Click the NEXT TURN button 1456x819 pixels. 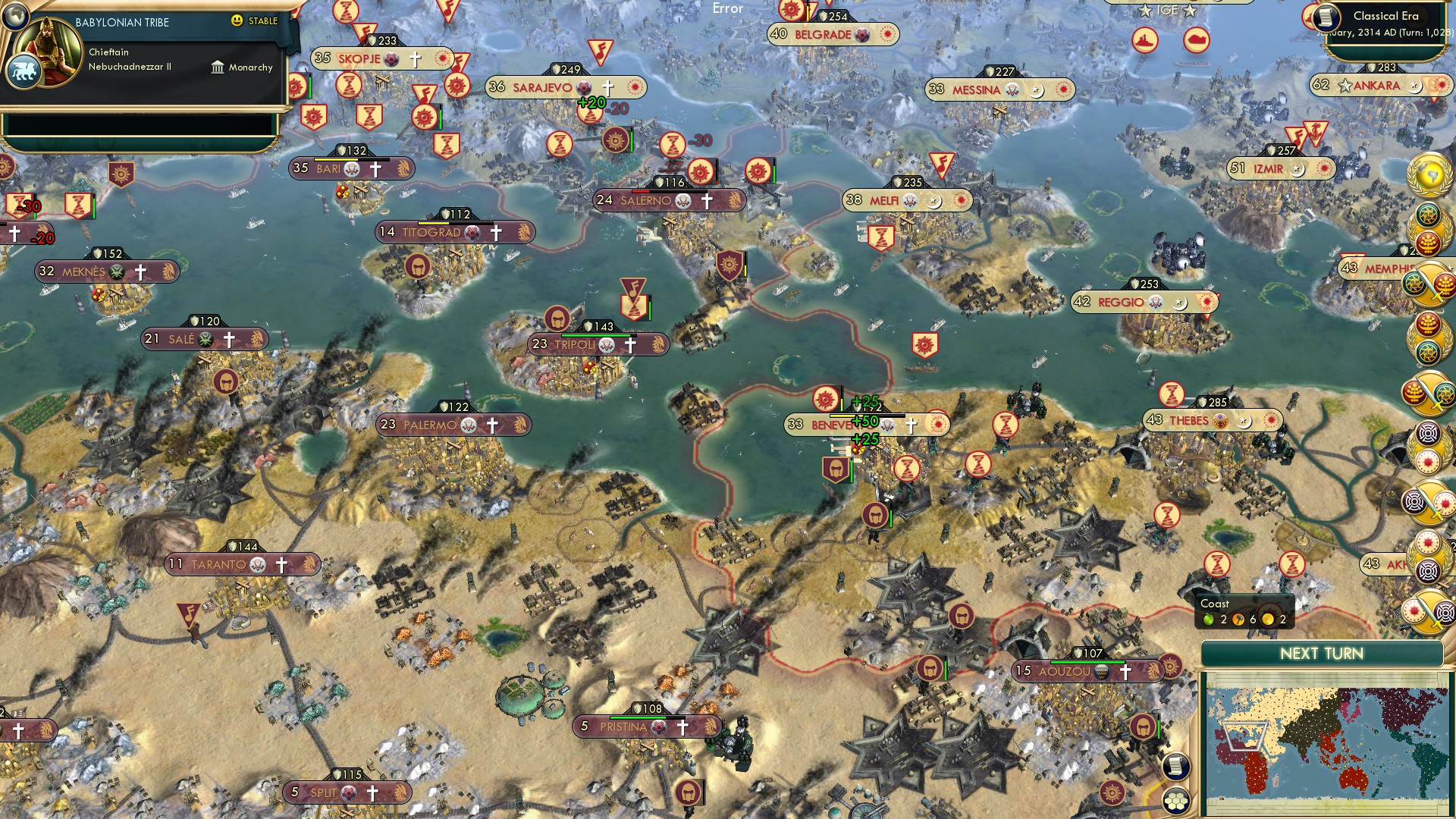pos(1323,654)
